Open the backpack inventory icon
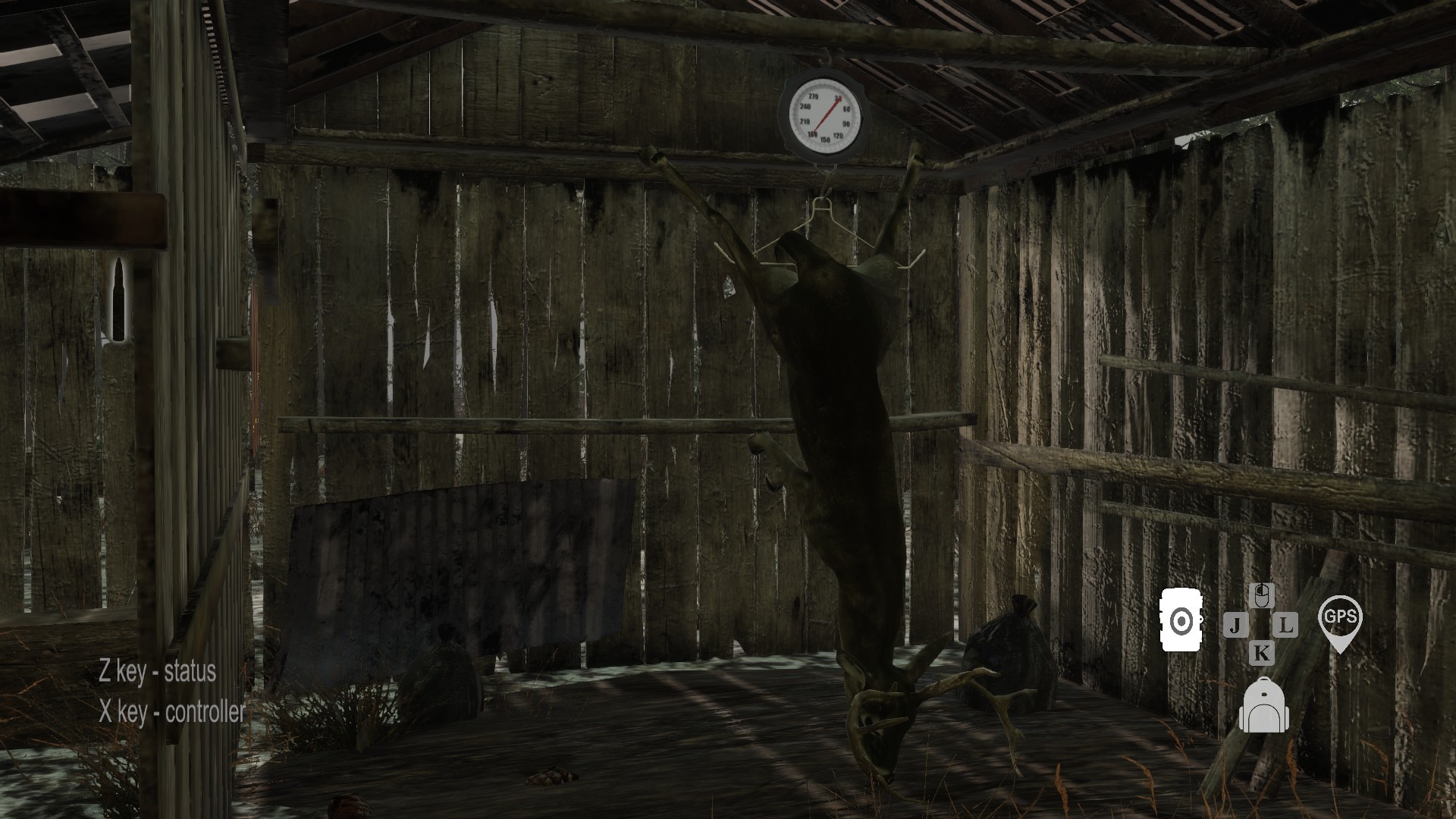This screenshot has height=819, width=1456. coord(1262,708)
